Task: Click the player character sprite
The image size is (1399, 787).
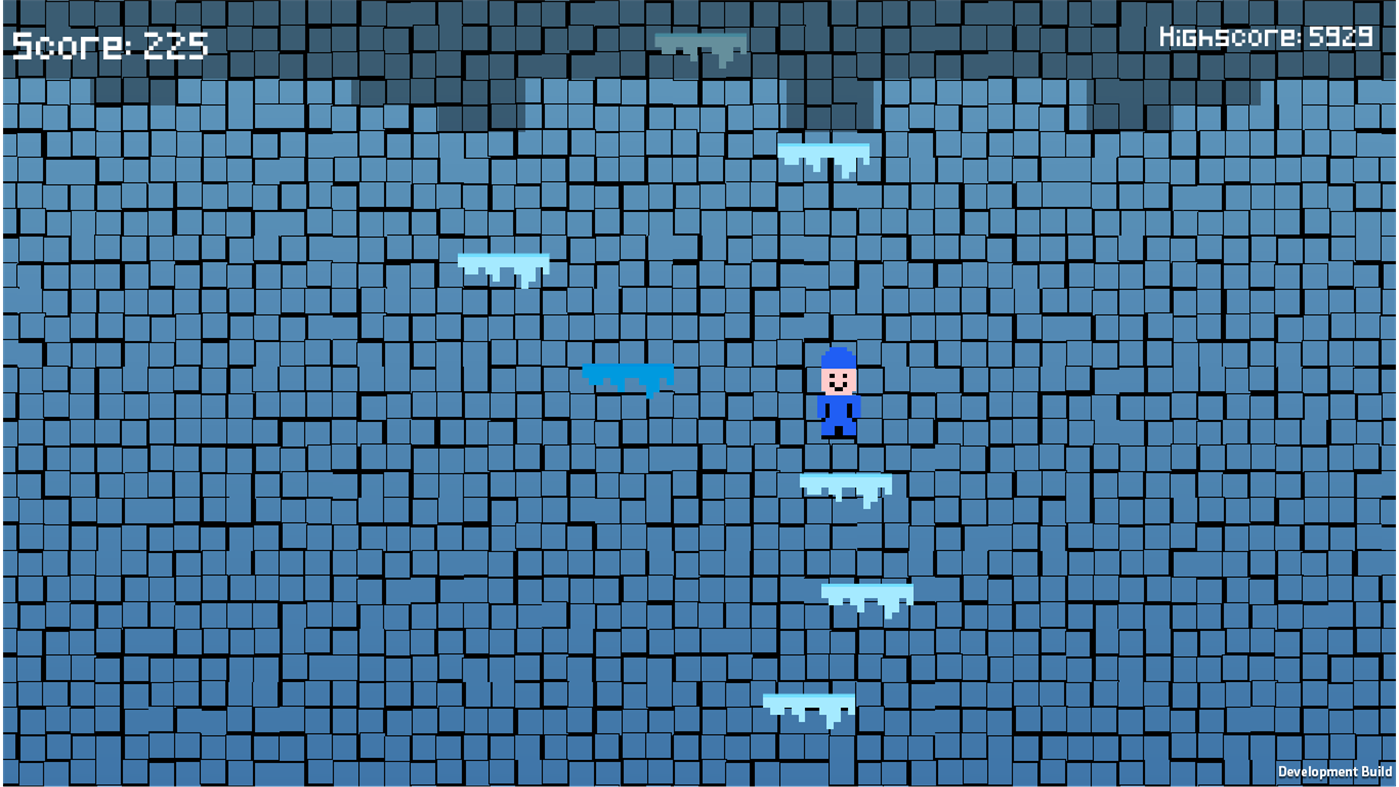Action: point(838,395)
